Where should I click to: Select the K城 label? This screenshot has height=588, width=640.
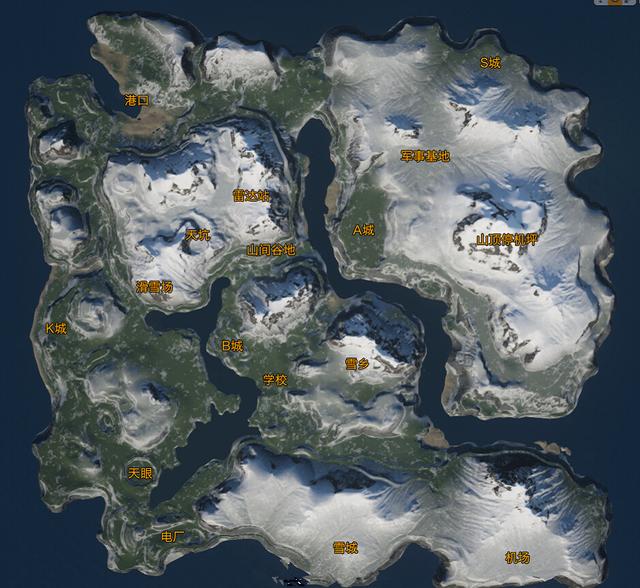56,328
